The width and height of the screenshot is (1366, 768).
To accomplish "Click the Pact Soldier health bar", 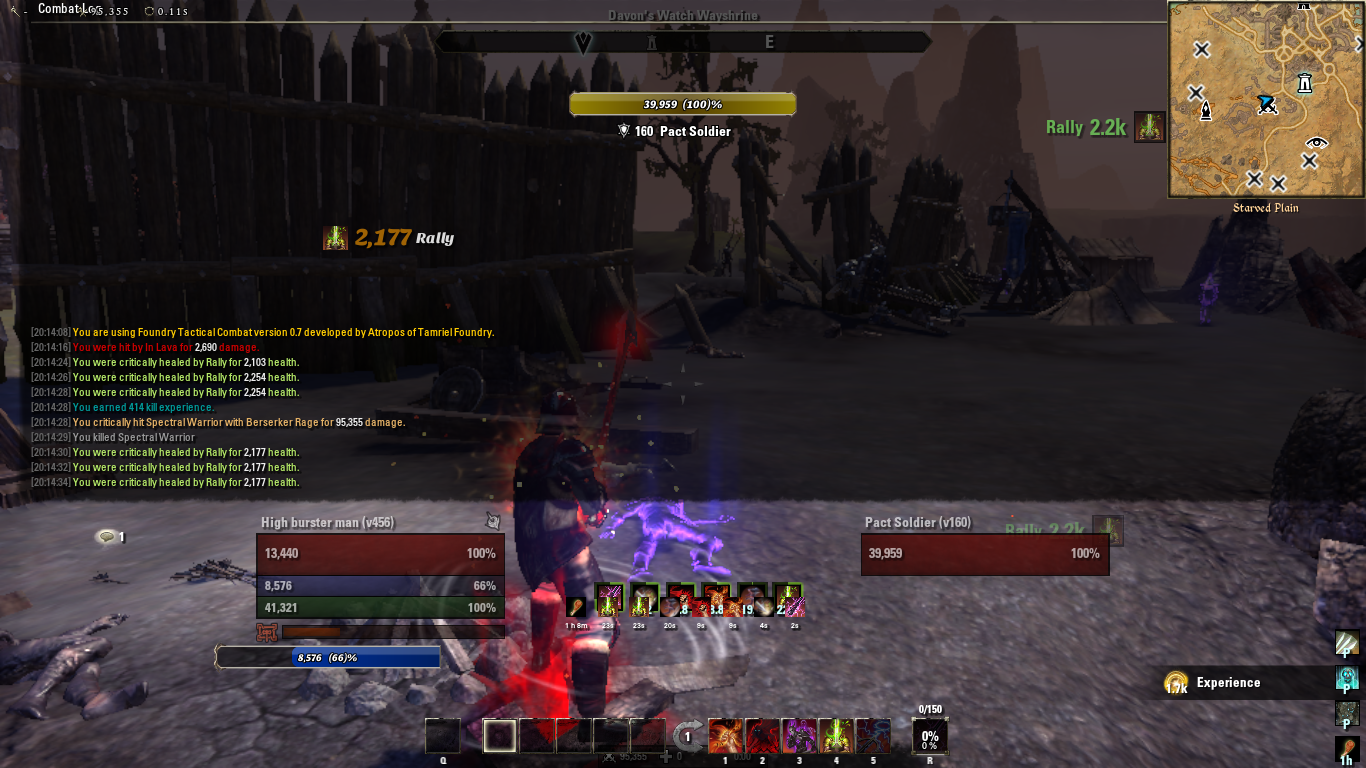I will coord(985,553).
